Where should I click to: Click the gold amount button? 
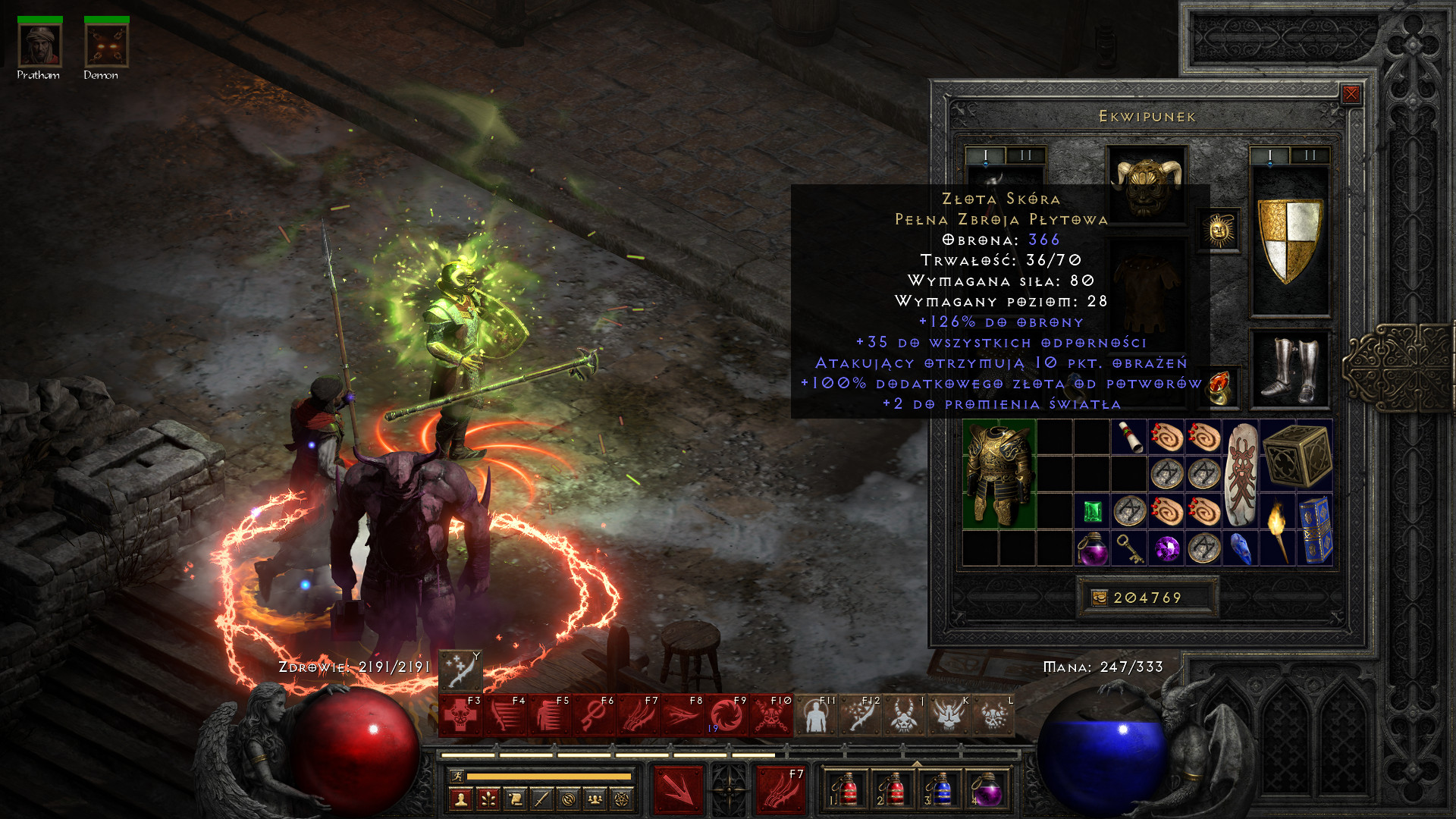(1099, 598)
